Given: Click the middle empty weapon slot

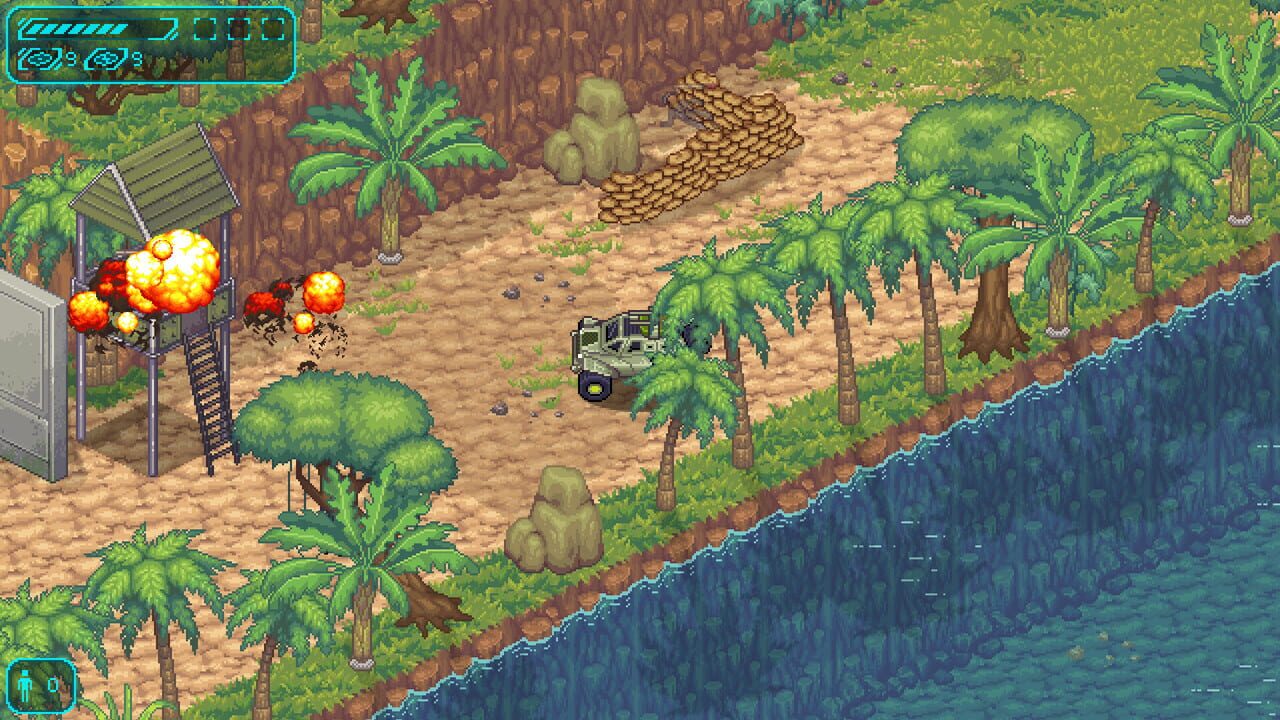Looking at the screenshot, I should coord(239,28).
